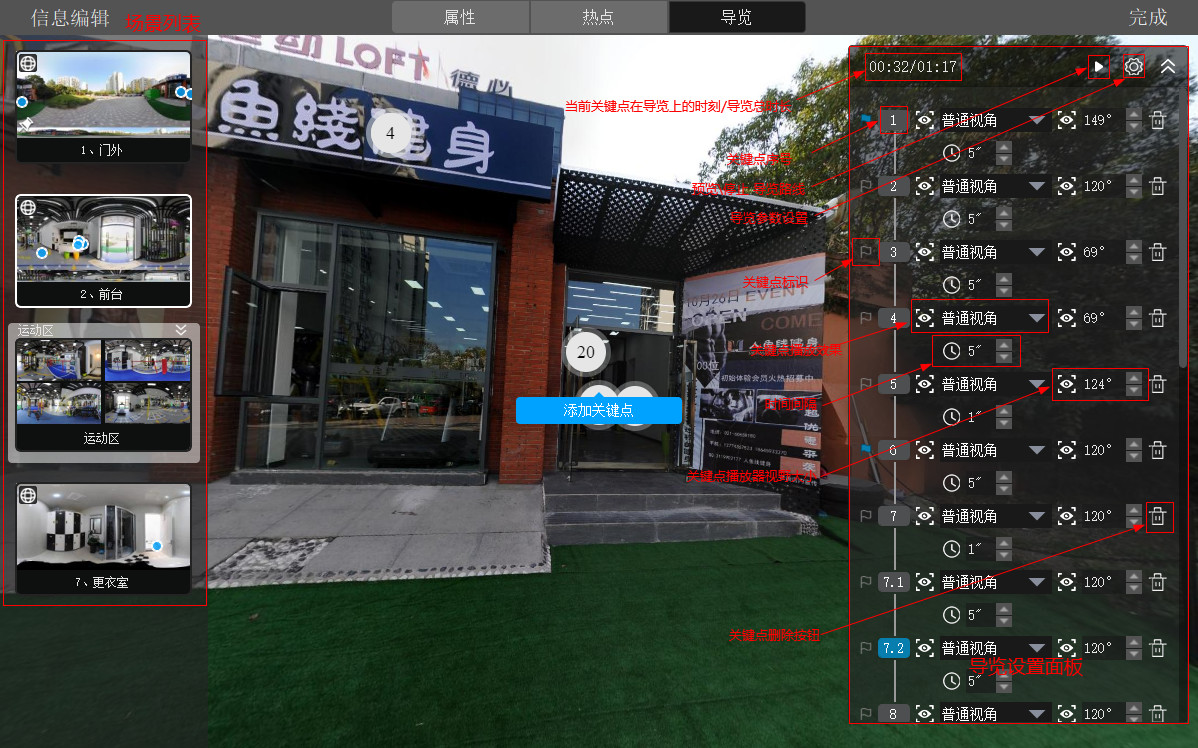
Task: Open the 运动区 scene group
Action: 103,394
